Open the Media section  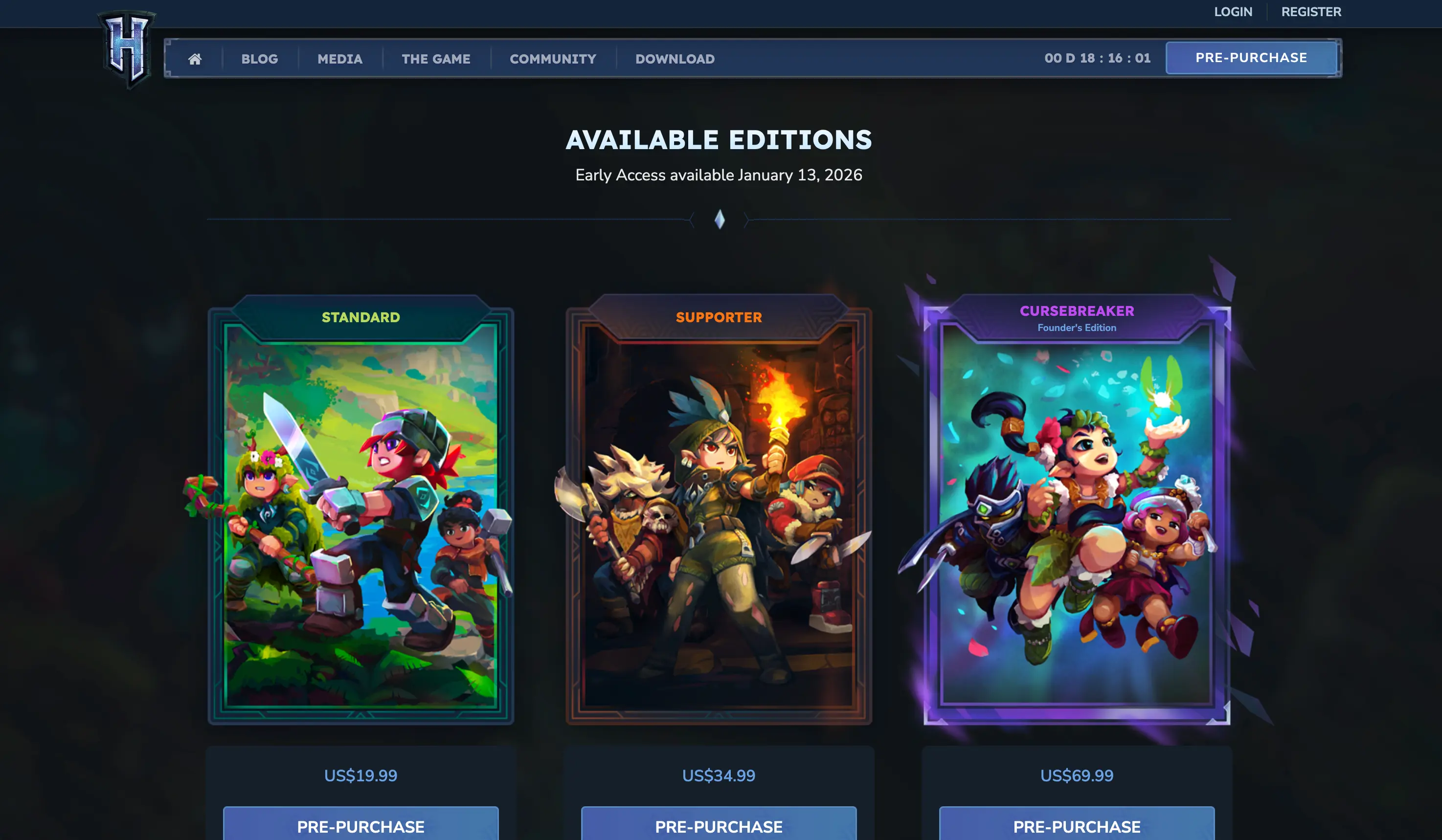pyautogui.click(x=339, y=59)
